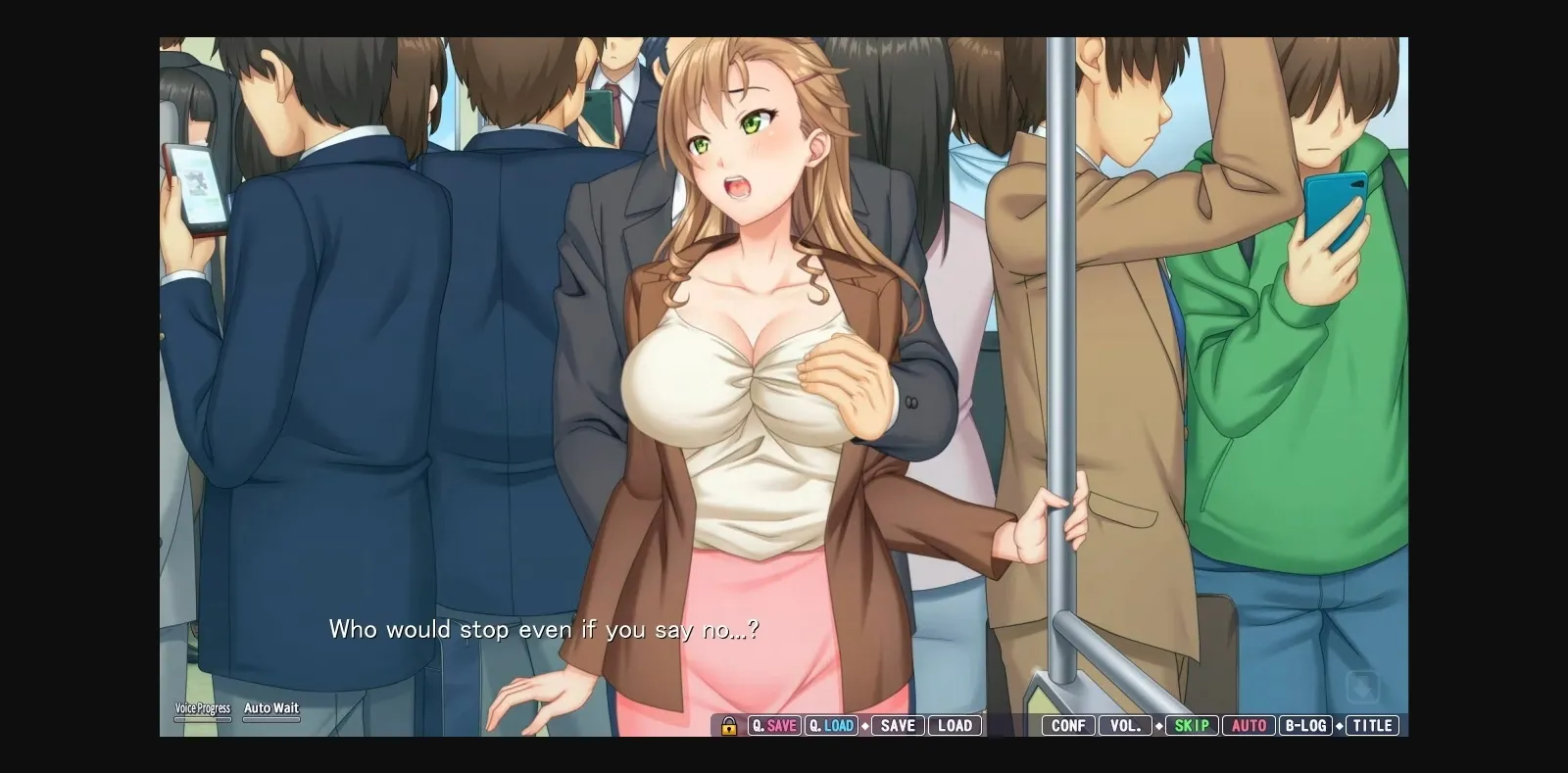Click the diamond separator between VOL. and SKIP
This screenshot has height=773, width=1568.
tap(1160, 726)
